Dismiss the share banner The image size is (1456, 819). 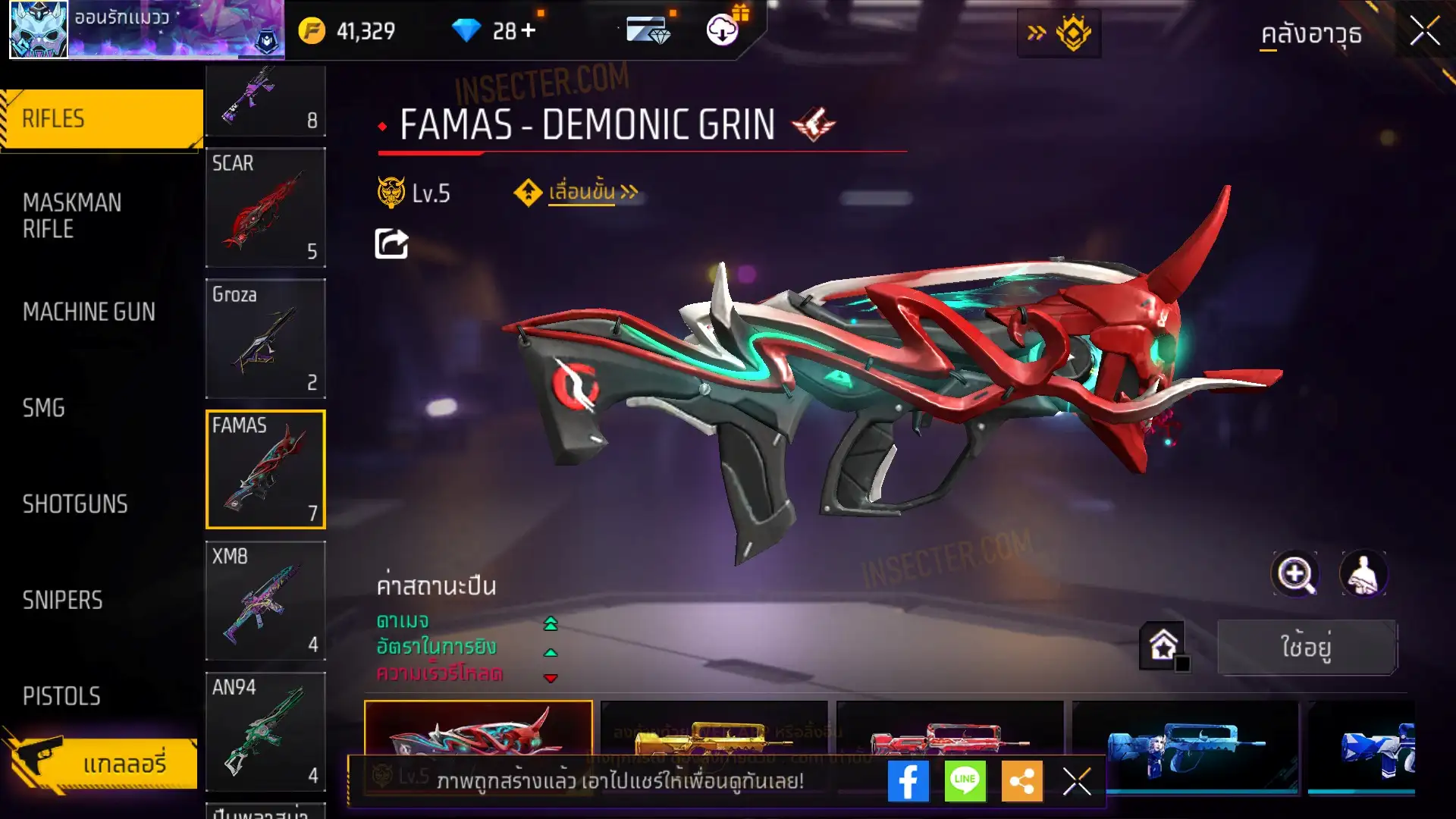(1077, 781)
